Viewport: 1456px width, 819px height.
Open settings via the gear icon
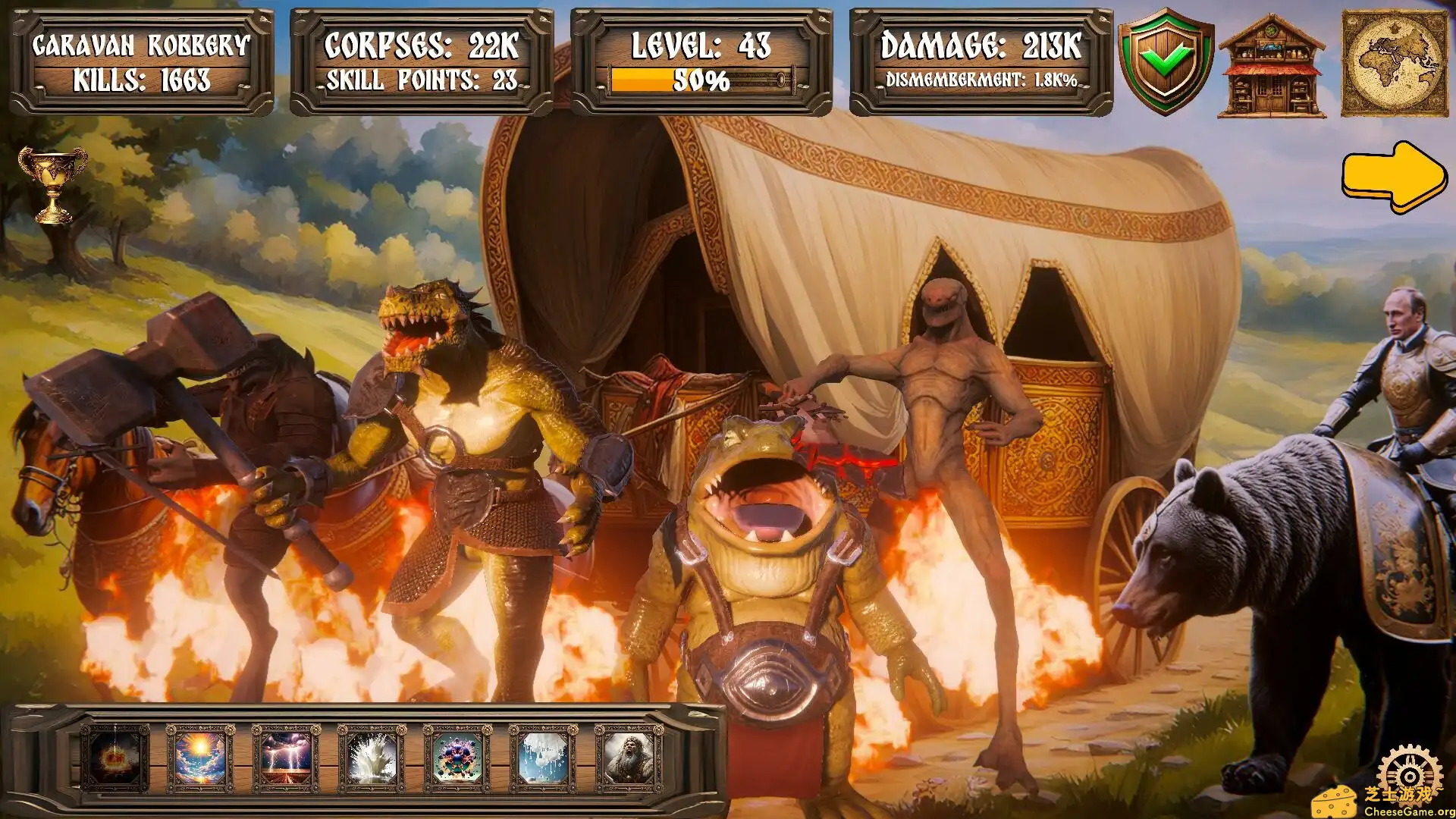(x=1409, y=773)
